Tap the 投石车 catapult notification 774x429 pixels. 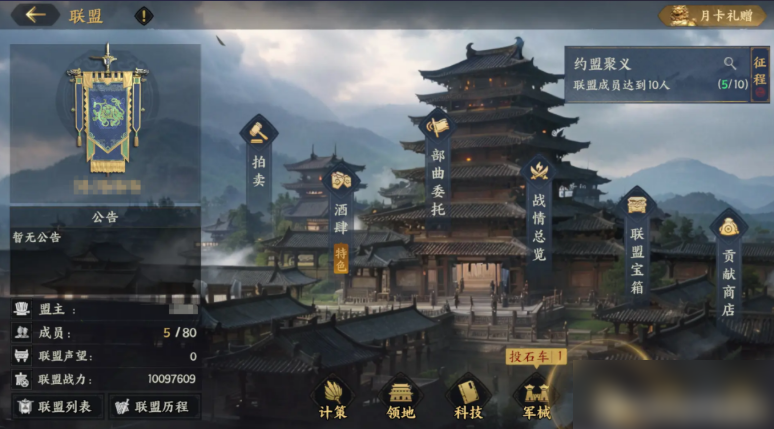pos(536,355)
